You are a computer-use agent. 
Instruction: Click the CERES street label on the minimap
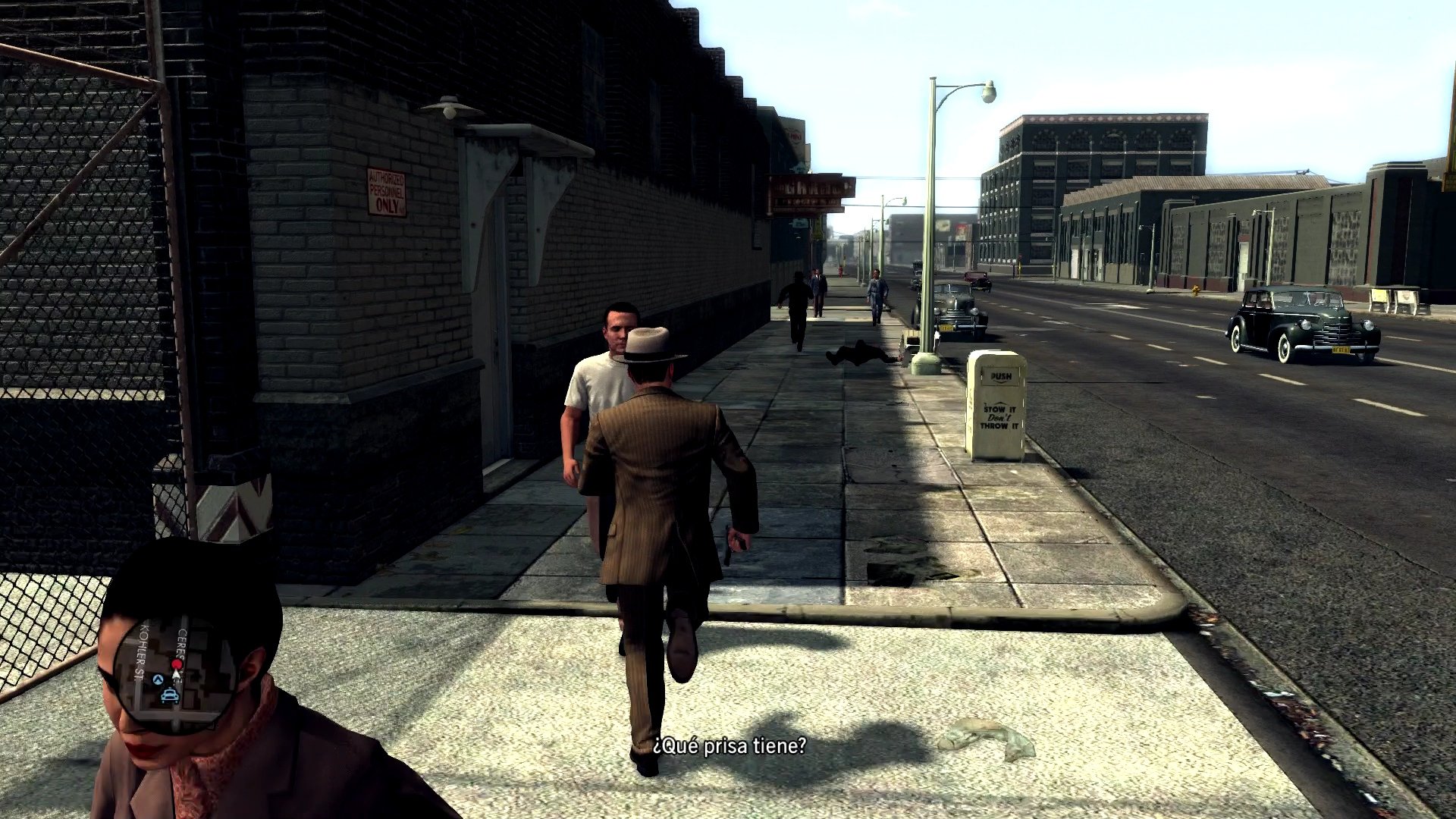[x=182, y=642]
